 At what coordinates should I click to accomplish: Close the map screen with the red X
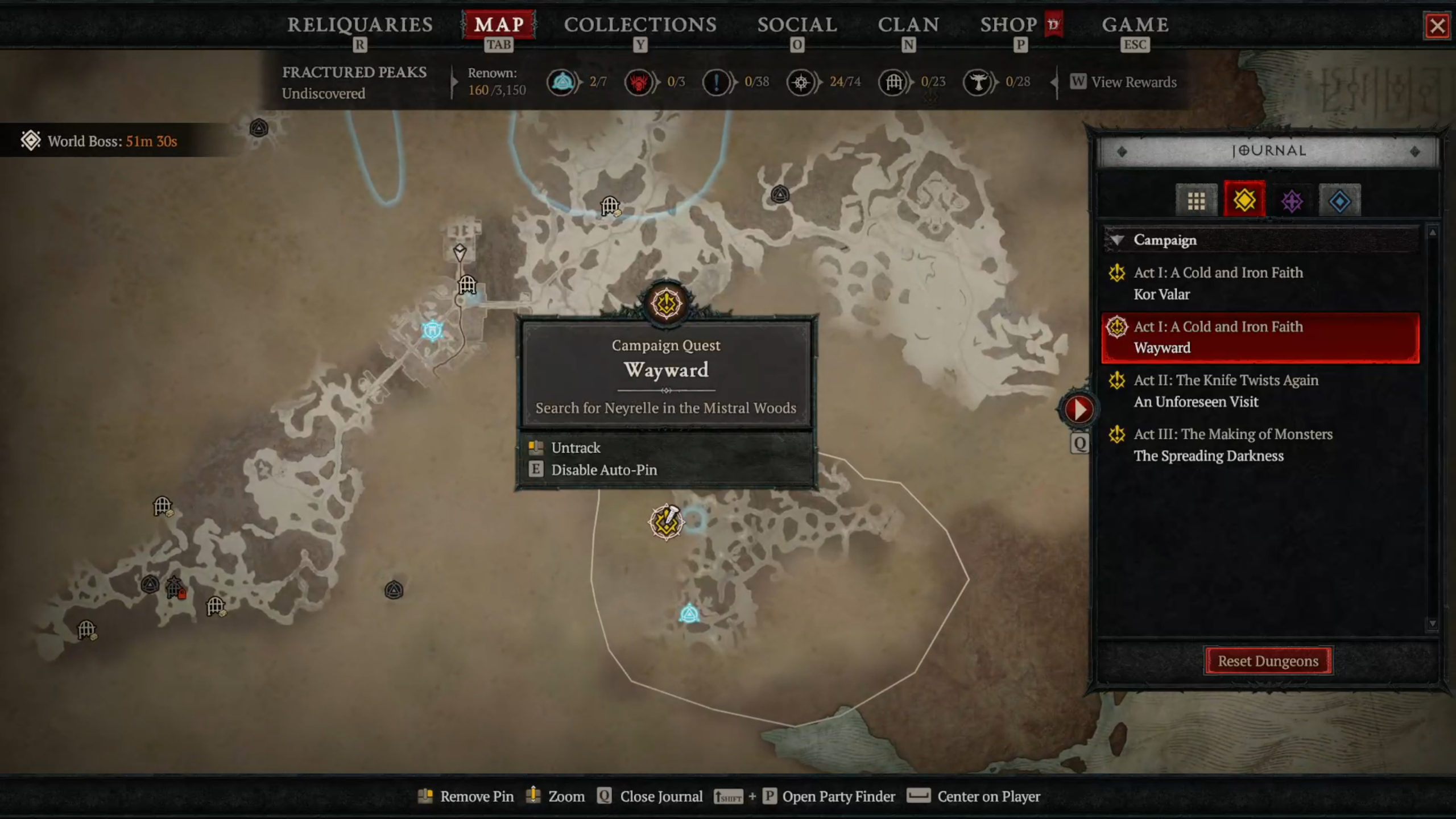(1437, 26)
